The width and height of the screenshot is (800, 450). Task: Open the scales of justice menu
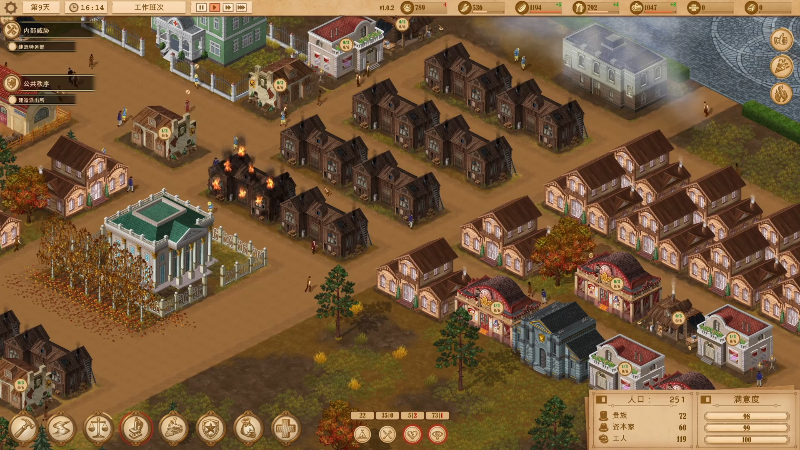(x=98, y=429)
